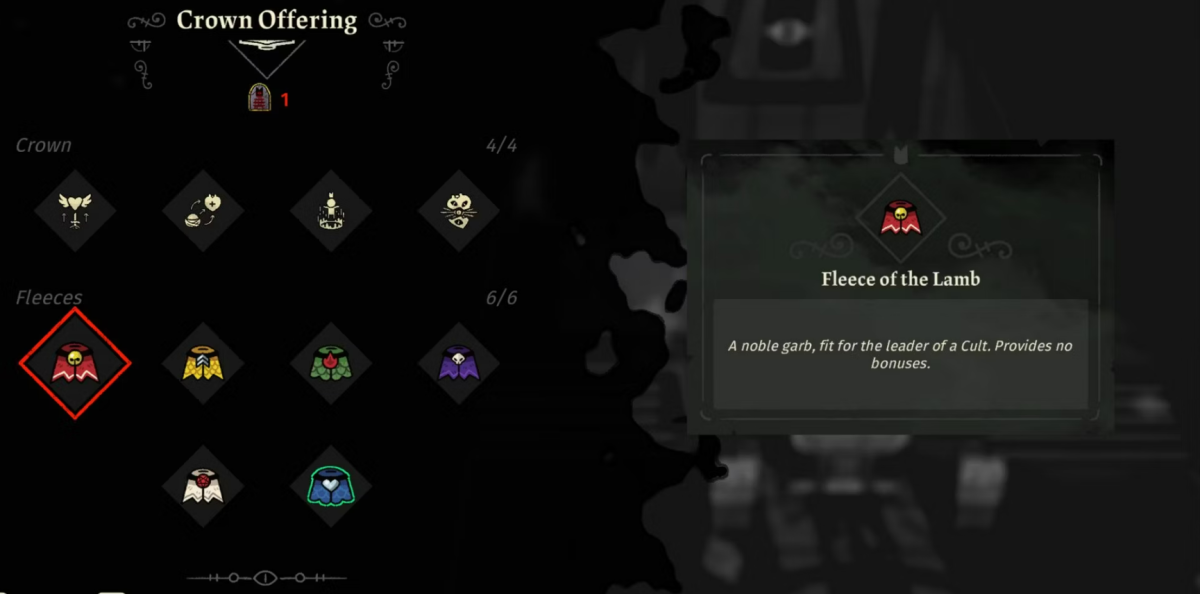Choose the white fleece with red emblem

coord(203,487)
